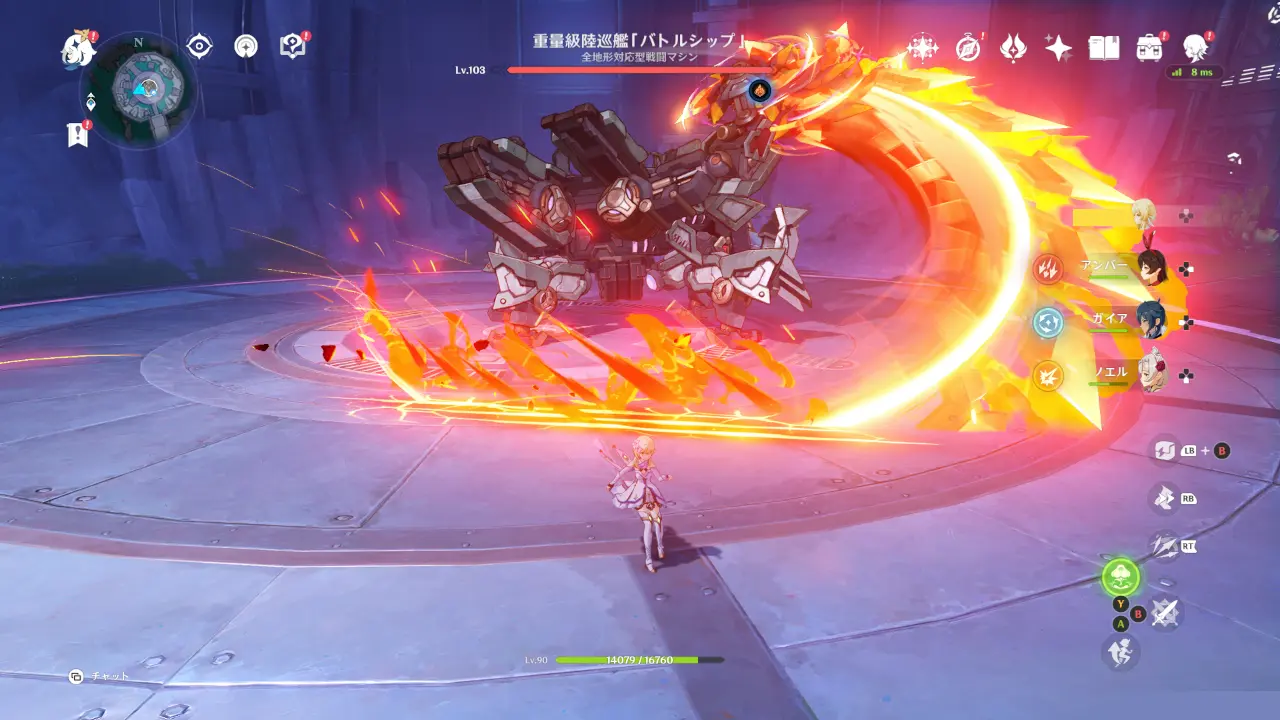Select the active blonde character's party slot
1280x720 pixels.
(x=1146, y=215)
